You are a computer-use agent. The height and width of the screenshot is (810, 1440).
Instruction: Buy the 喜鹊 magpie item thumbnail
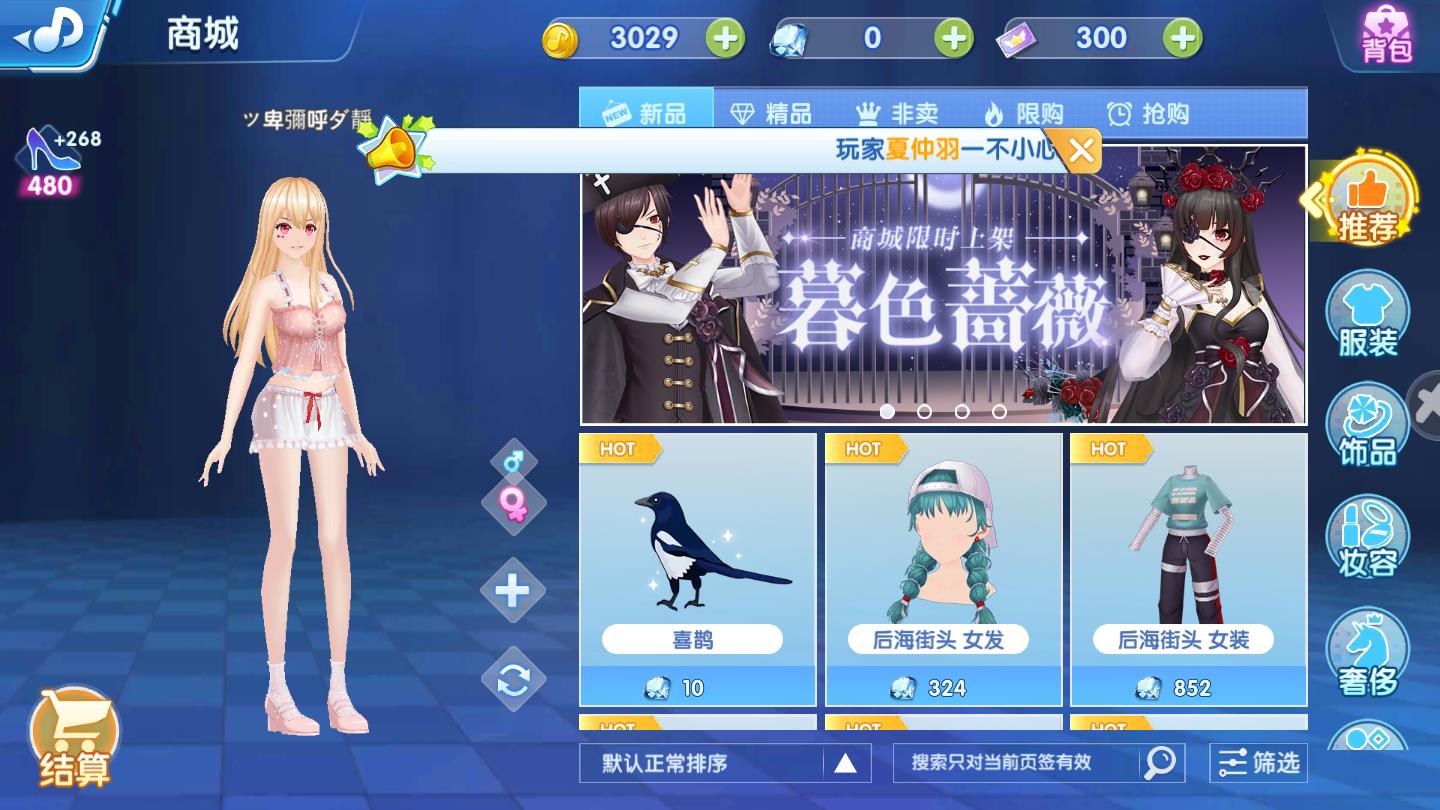click(697, 545)
